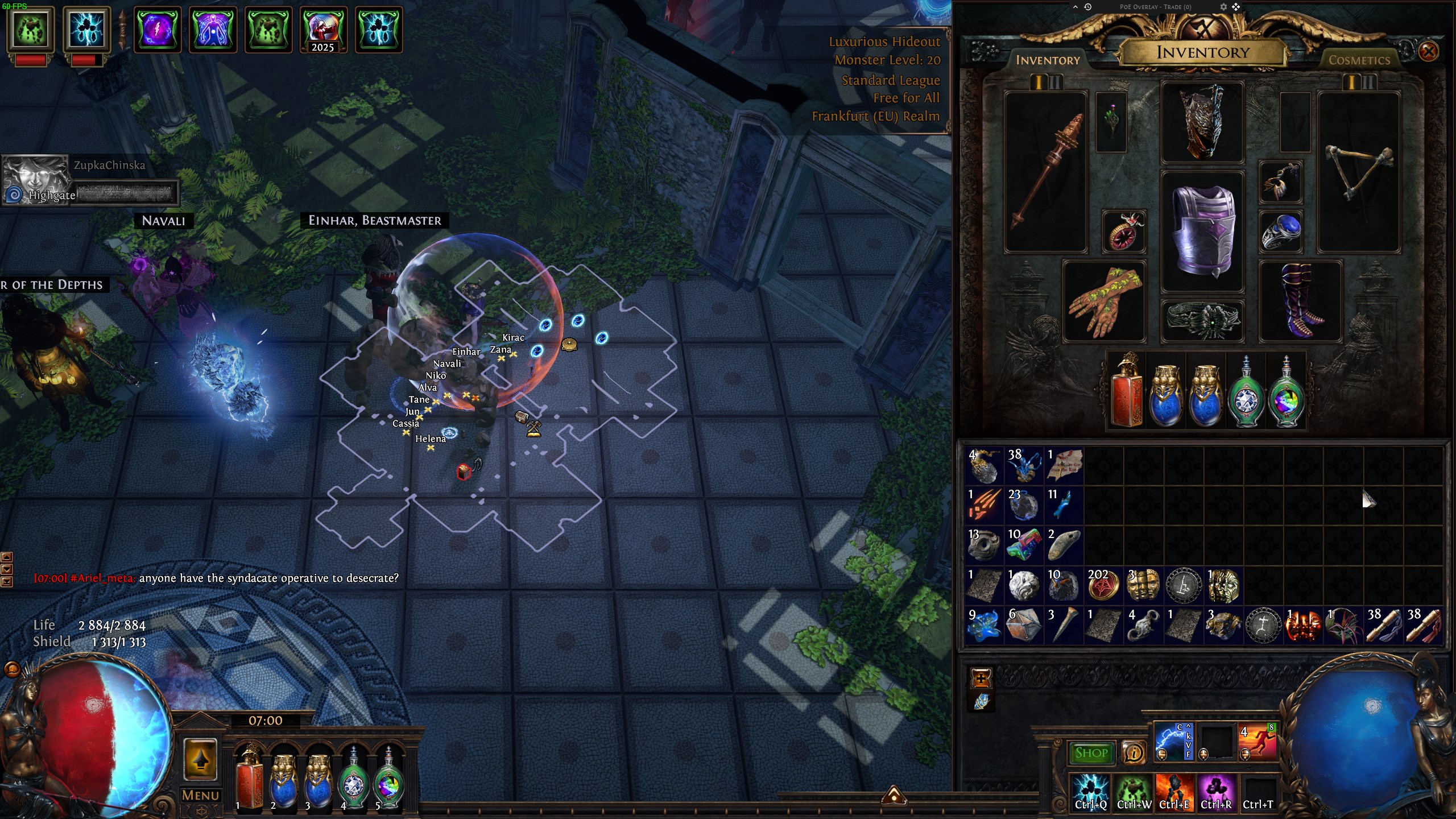
Task: Activate the Ctrl+Q lightning golem skill
Action: [1091, 792]
